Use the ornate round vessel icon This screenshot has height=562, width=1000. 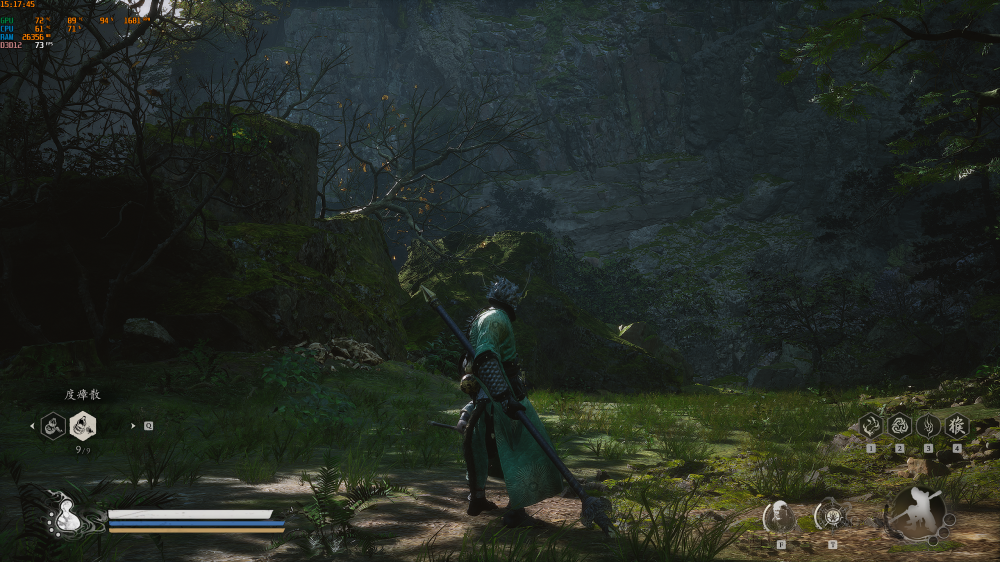[x=831, y=516]
